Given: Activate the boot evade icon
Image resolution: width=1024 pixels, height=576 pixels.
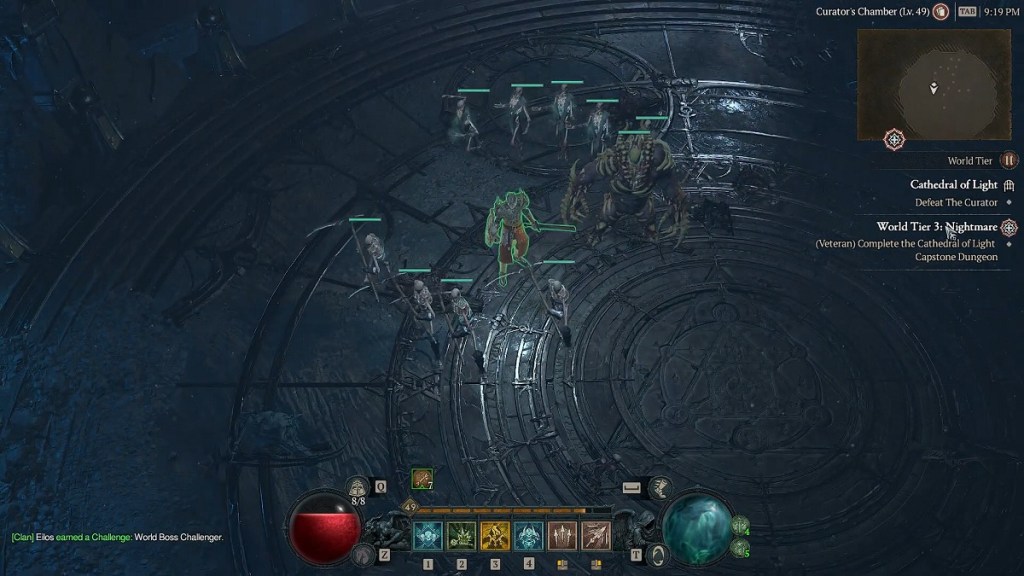Looking at the screenshot, I should (658, 487).
